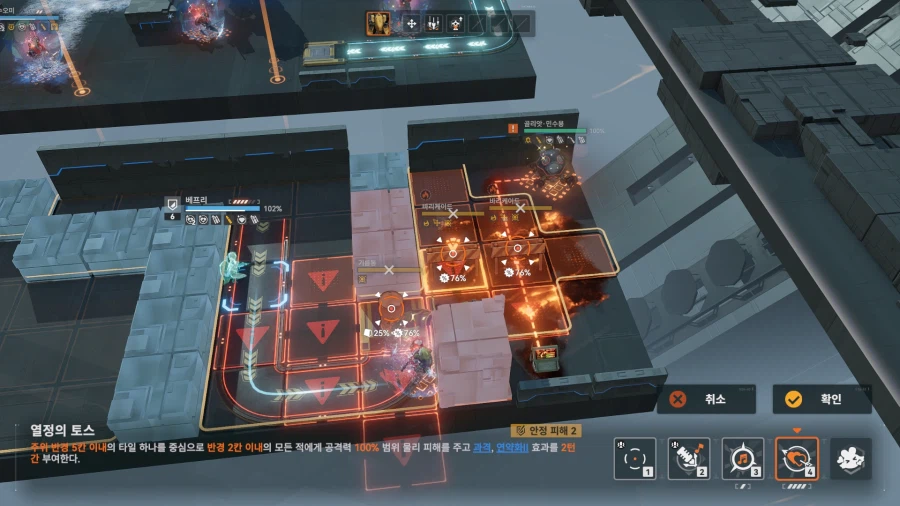Click the three missiles icon in top bar

pos(434,23)
